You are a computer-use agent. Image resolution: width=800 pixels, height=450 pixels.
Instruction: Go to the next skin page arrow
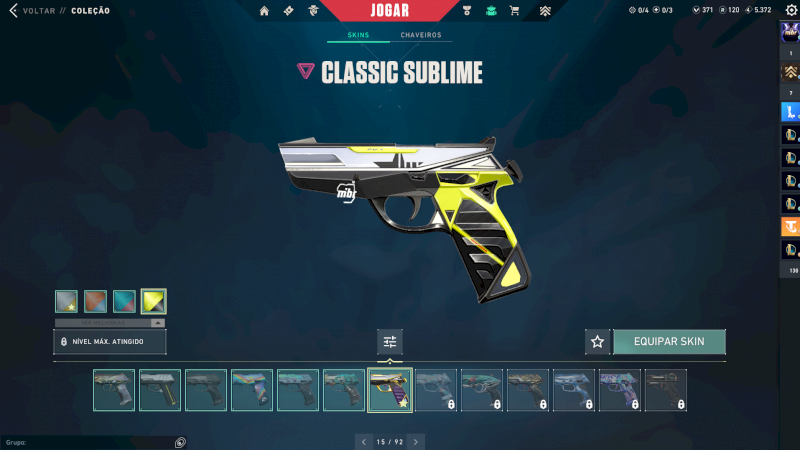click(x=416, y=441)
